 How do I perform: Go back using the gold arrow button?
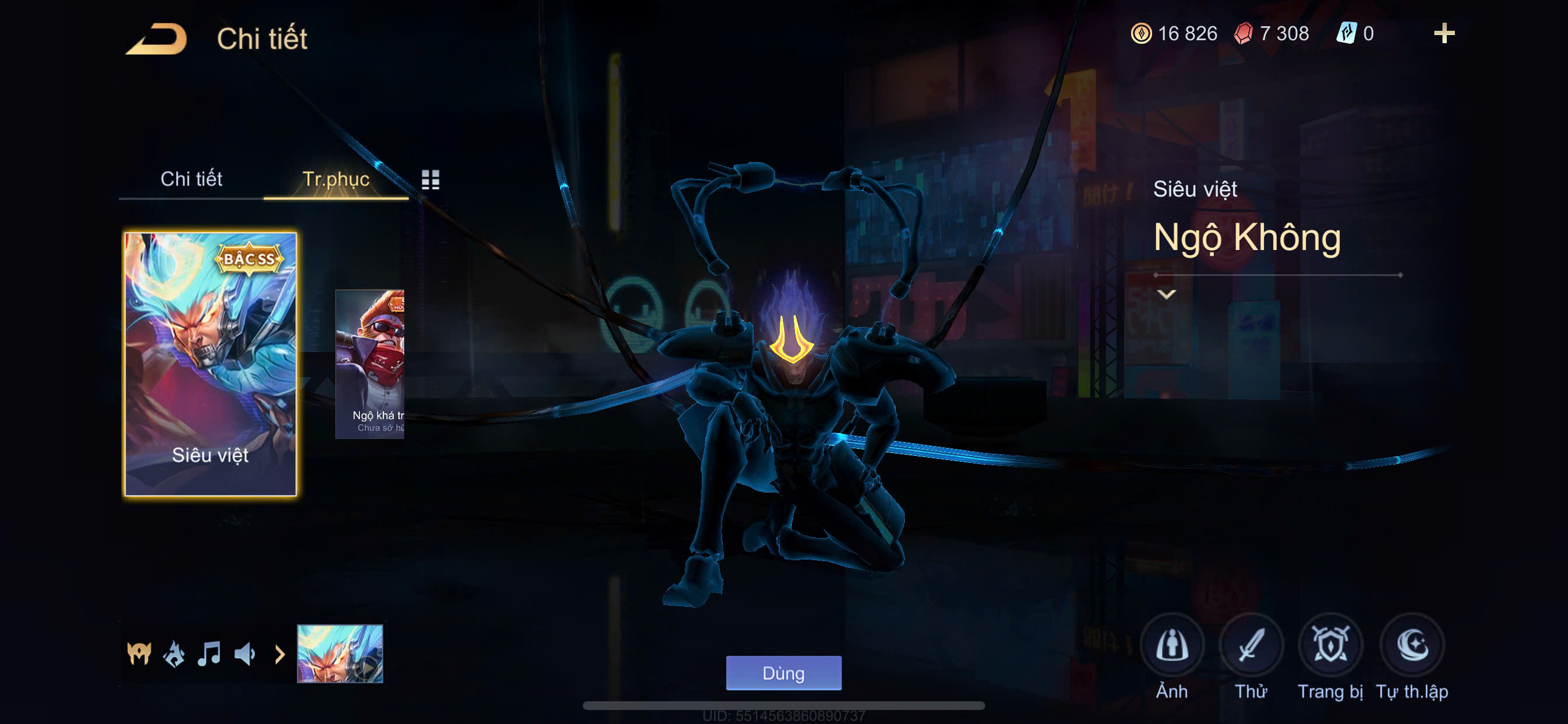coord(157,39)
